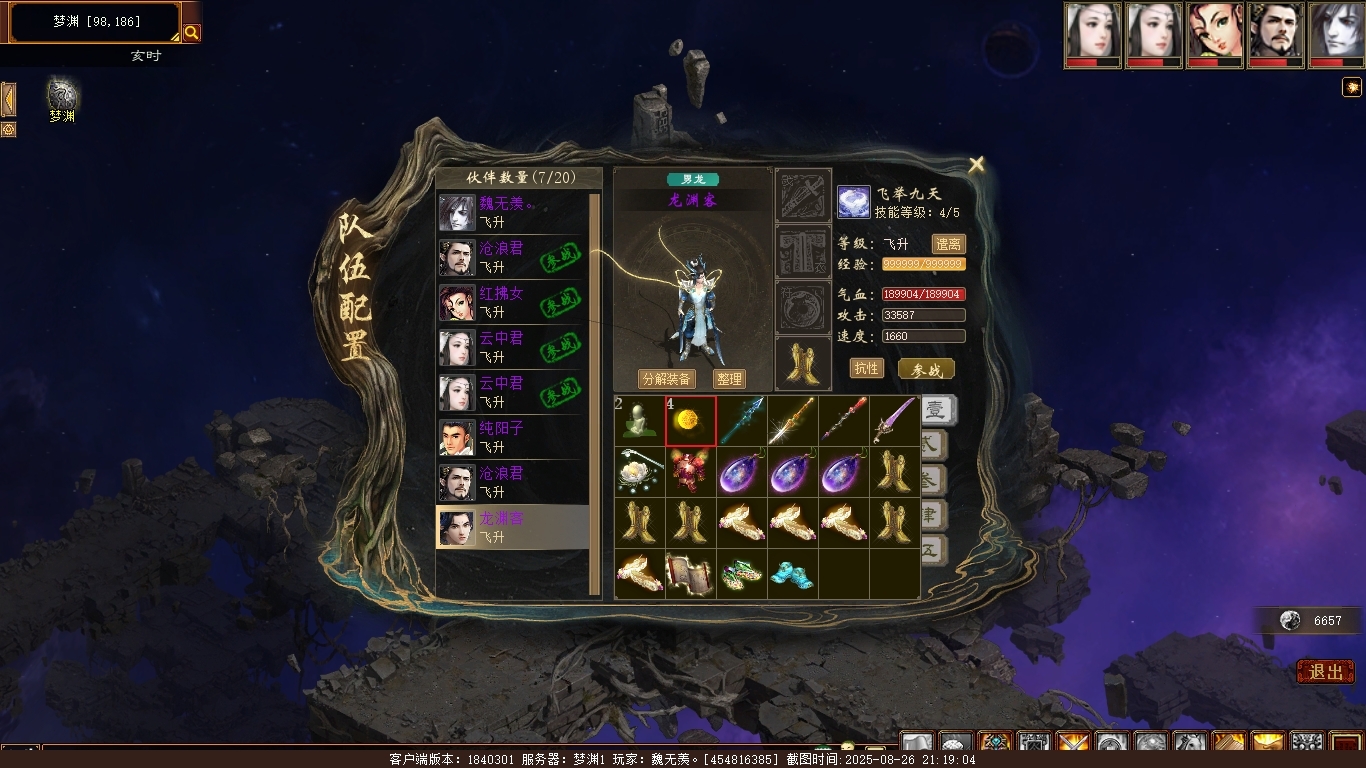The width and height of the screenshot is (1366, 768).
Task: Click the 分解装备 button
Action: [667, 379]
